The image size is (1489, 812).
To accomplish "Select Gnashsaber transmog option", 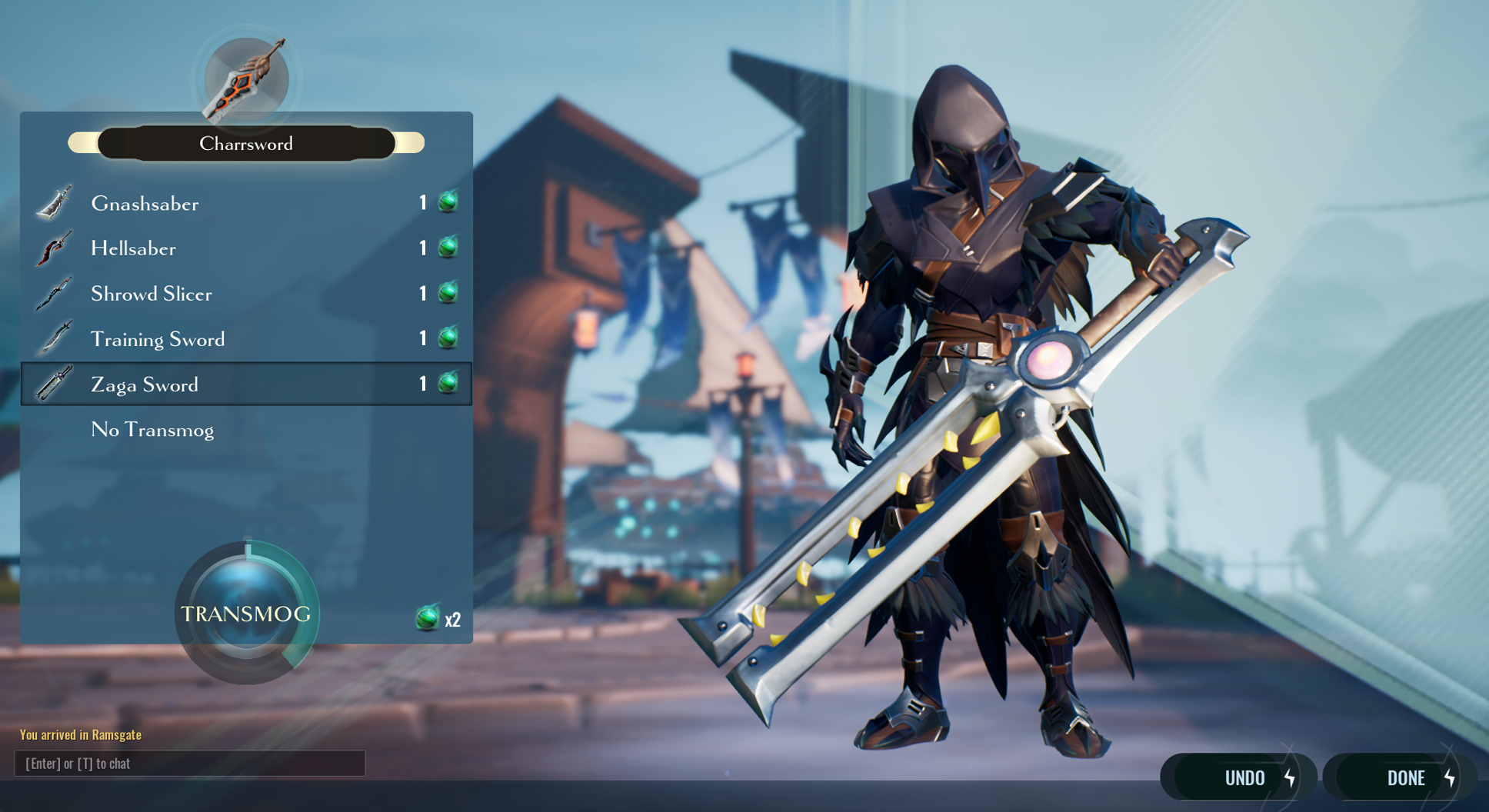I will coord(246,203).
